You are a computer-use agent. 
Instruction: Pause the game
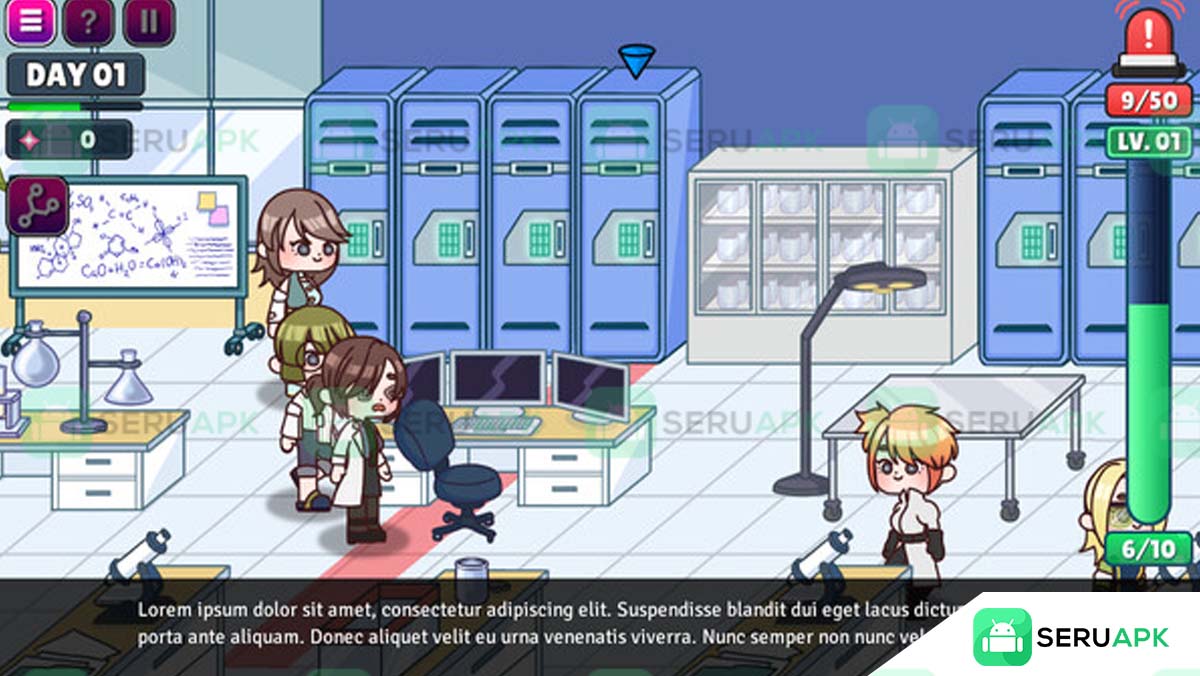(x=149, y=22)
